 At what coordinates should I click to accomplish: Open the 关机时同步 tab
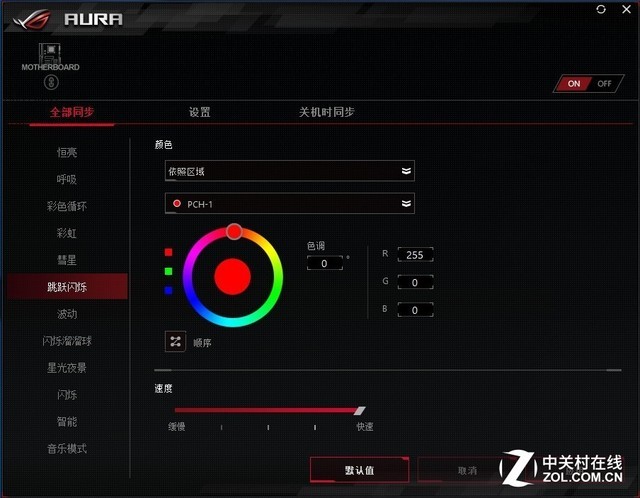tap(326, 112)
